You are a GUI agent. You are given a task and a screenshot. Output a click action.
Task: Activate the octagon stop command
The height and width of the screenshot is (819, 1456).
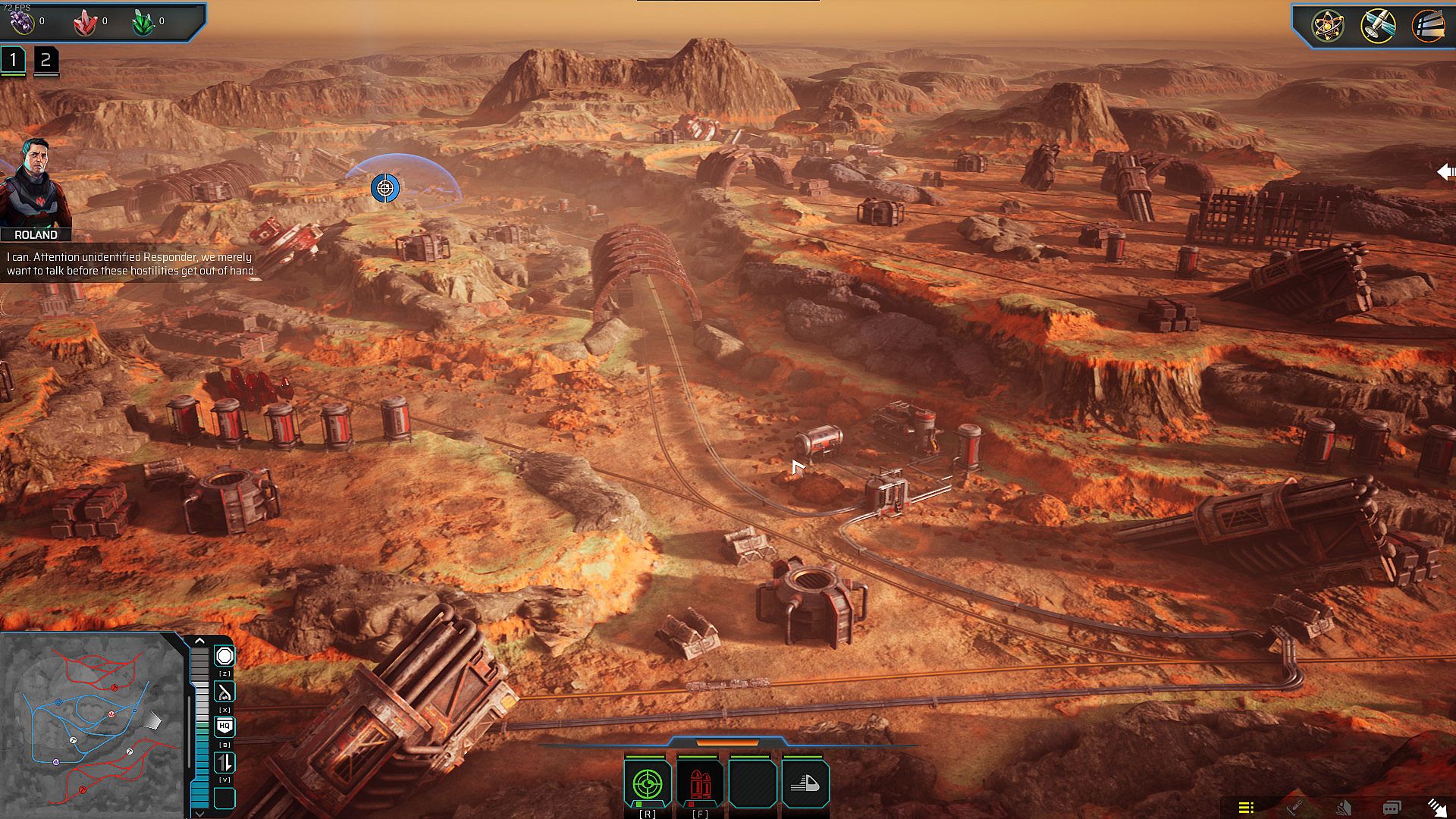(x=224, y=656)
